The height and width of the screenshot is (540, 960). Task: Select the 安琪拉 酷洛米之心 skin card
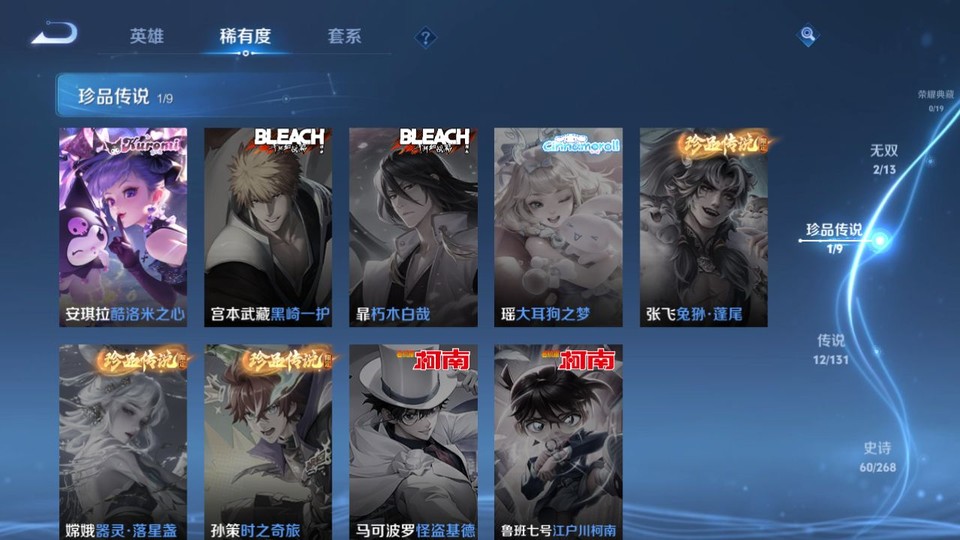pyautogui.click(x=123, y=227)
